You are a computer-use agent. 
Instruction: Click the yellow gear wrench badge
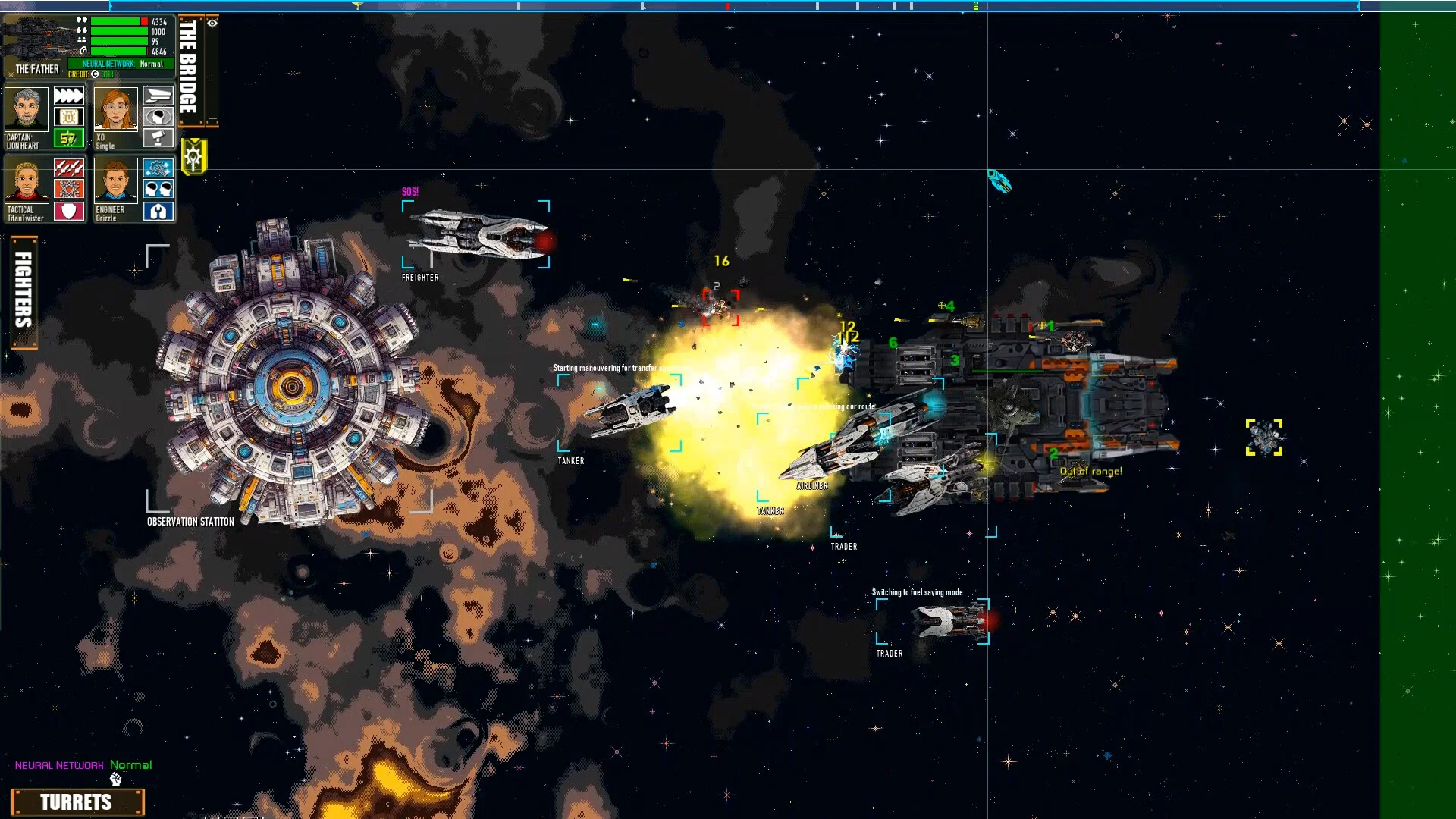point(194,157)
